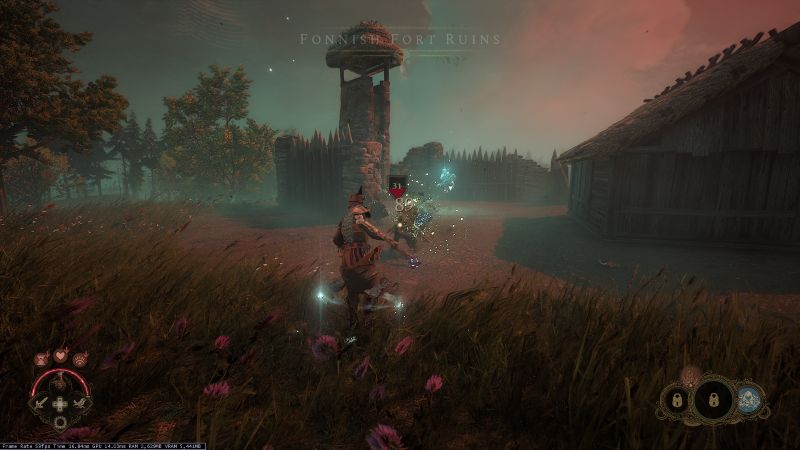Select the axe weapon slot

click(x=80, y=404)
